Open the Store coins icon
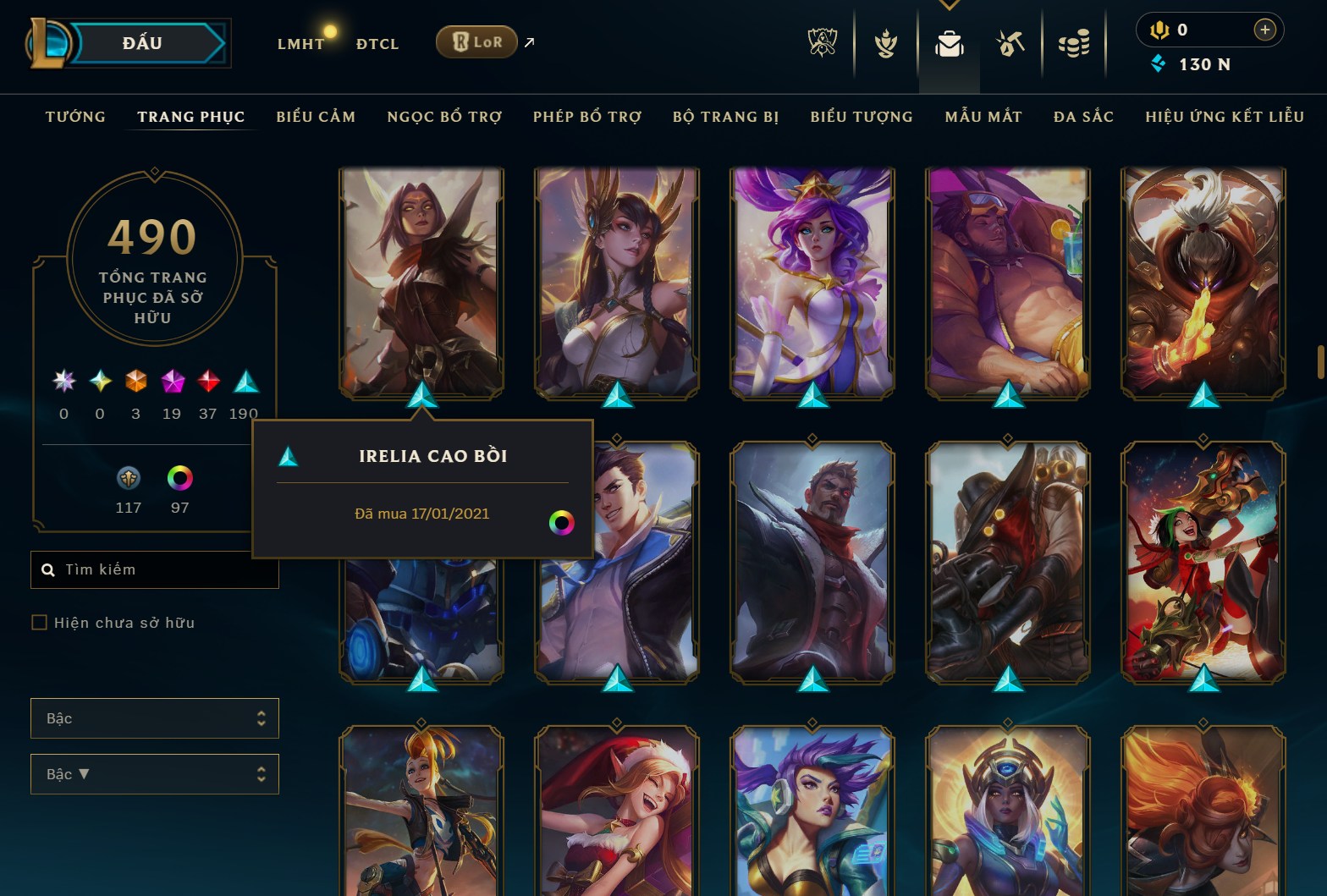The image size is (1327, 896). pyautogui.click(x=1073, y=42)
